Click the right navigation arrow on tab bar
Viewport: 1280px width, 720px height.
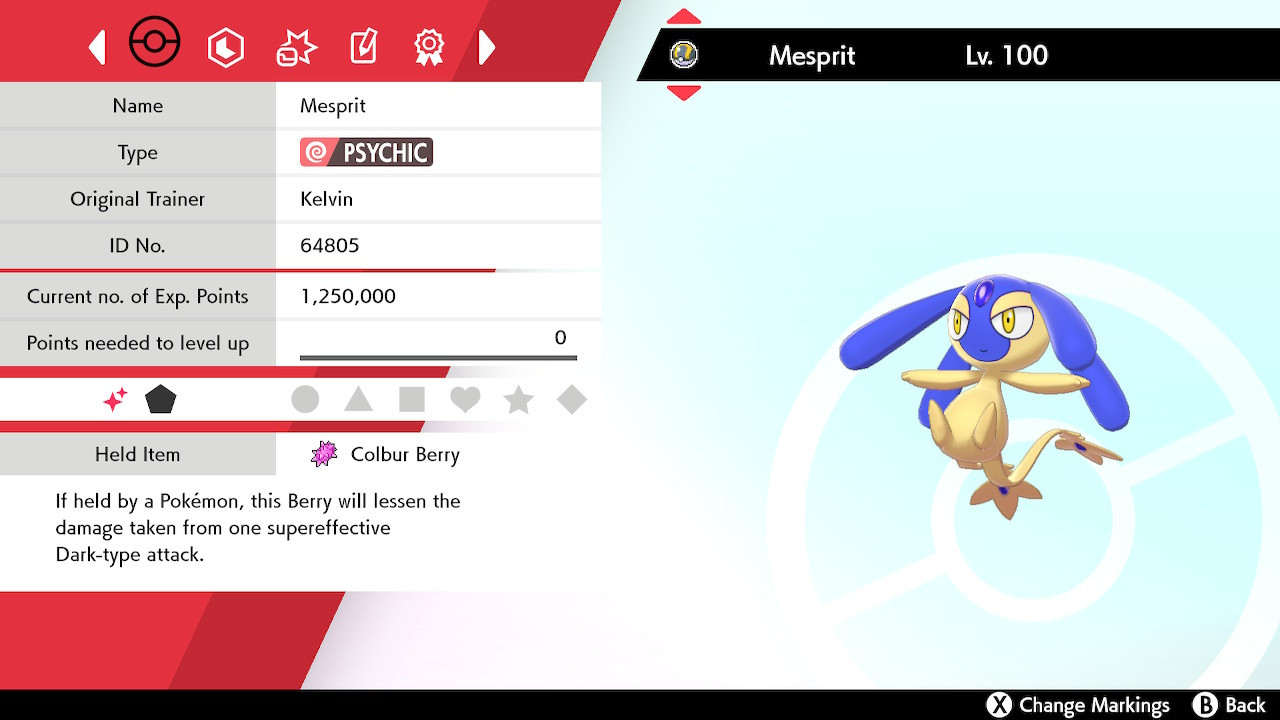click(487, 45)
